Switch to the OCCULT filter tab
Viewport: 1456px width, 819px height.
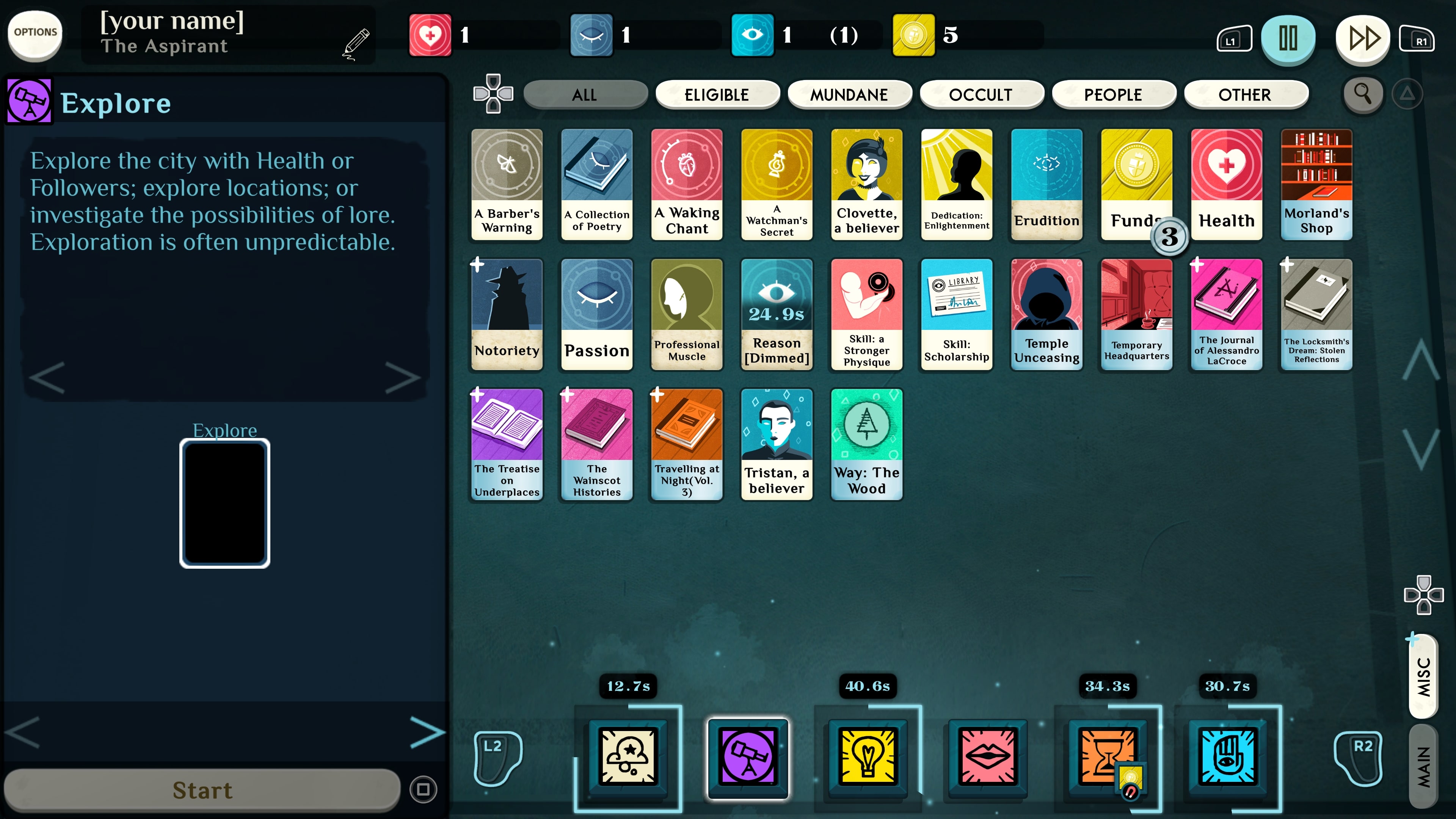982,94
